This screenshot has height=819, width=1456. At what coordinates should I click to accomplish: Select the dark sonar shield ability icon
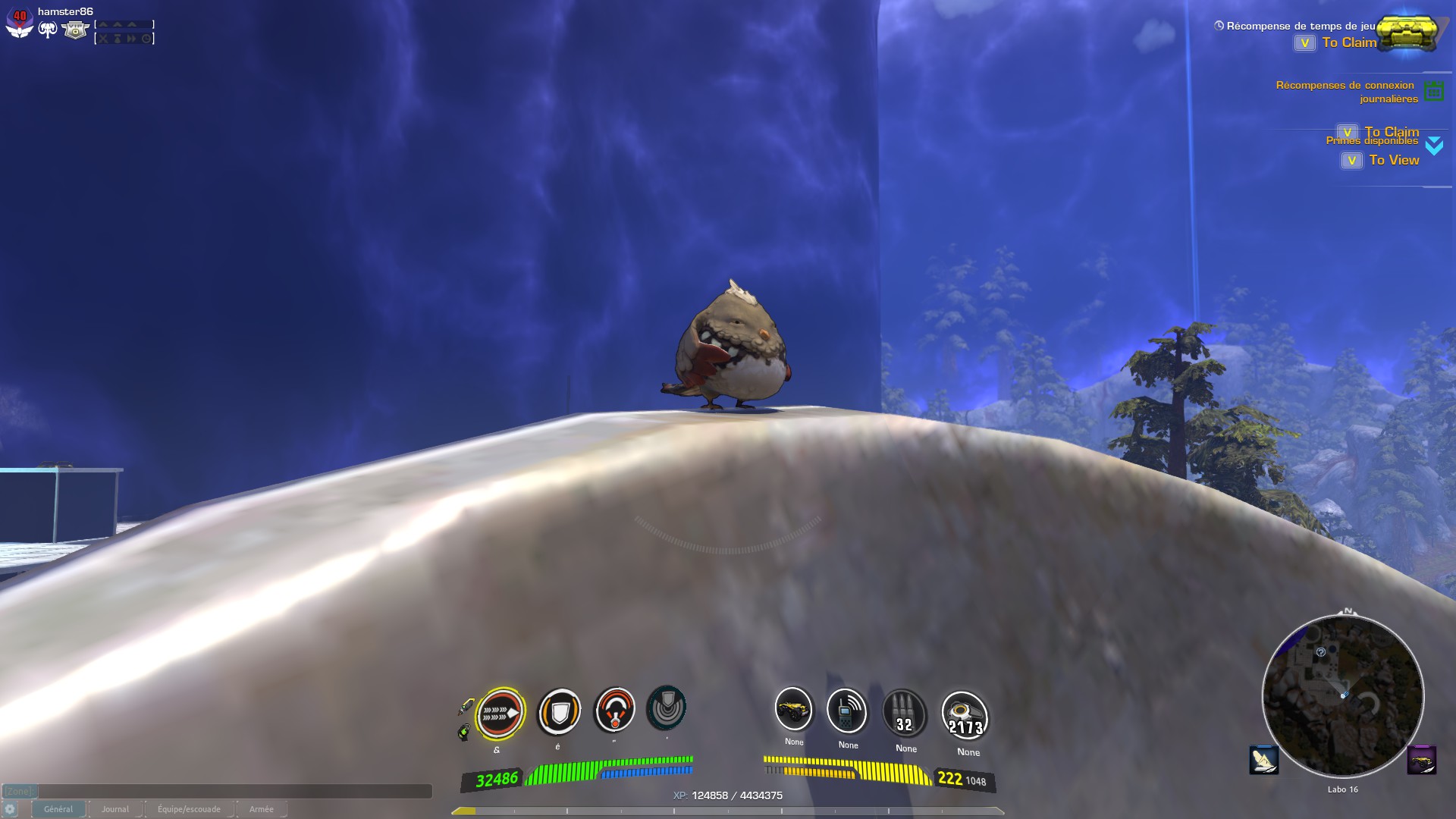tap(668, 710)
